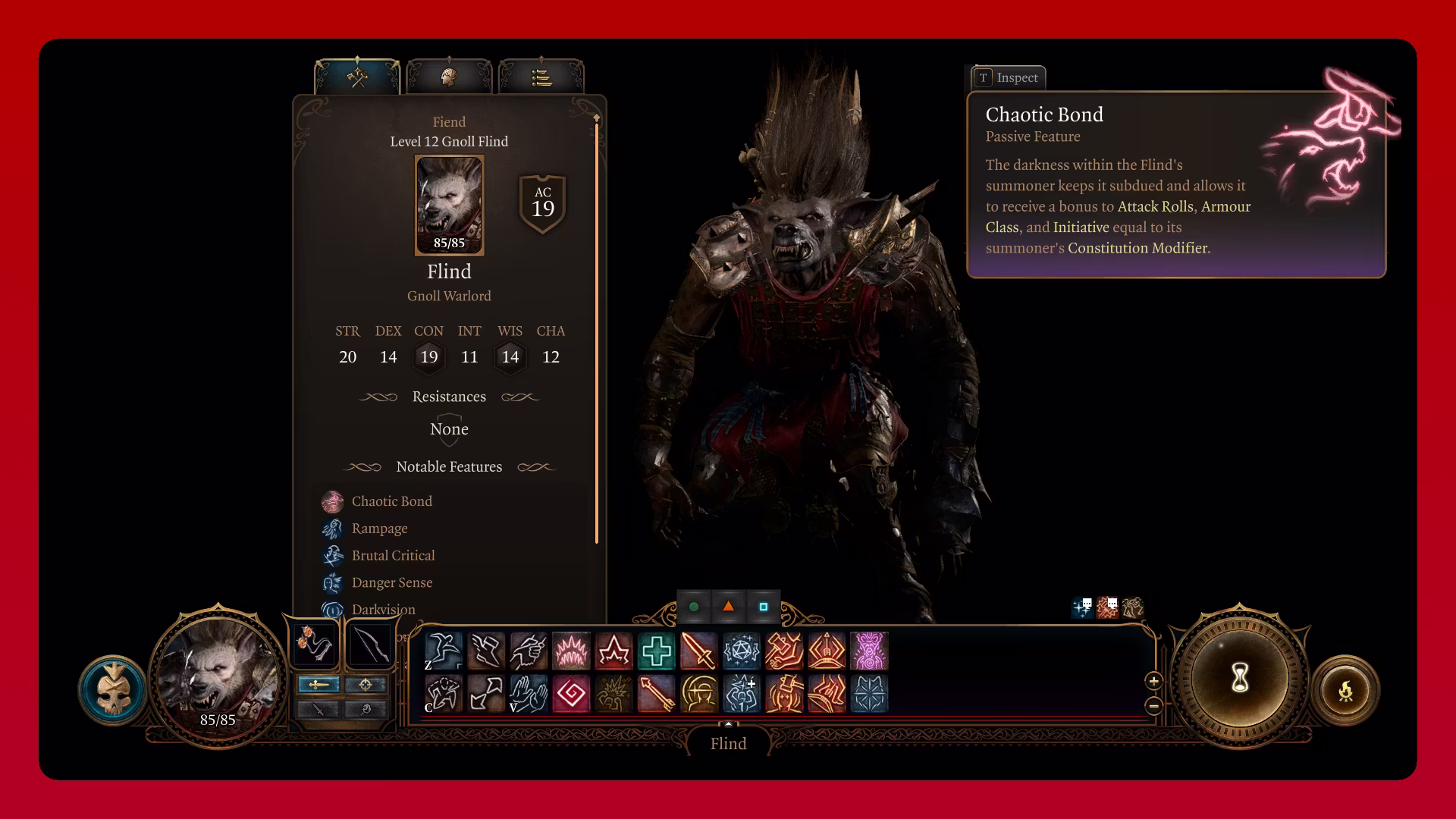Click the Rampage feature icon
Screen dimensions: 1456x819
click(333, 529)
